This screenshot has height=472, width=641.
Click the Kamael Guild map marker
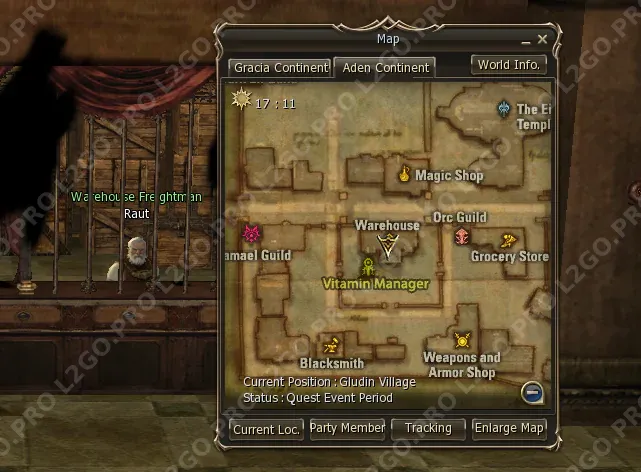tap(250, 235)
